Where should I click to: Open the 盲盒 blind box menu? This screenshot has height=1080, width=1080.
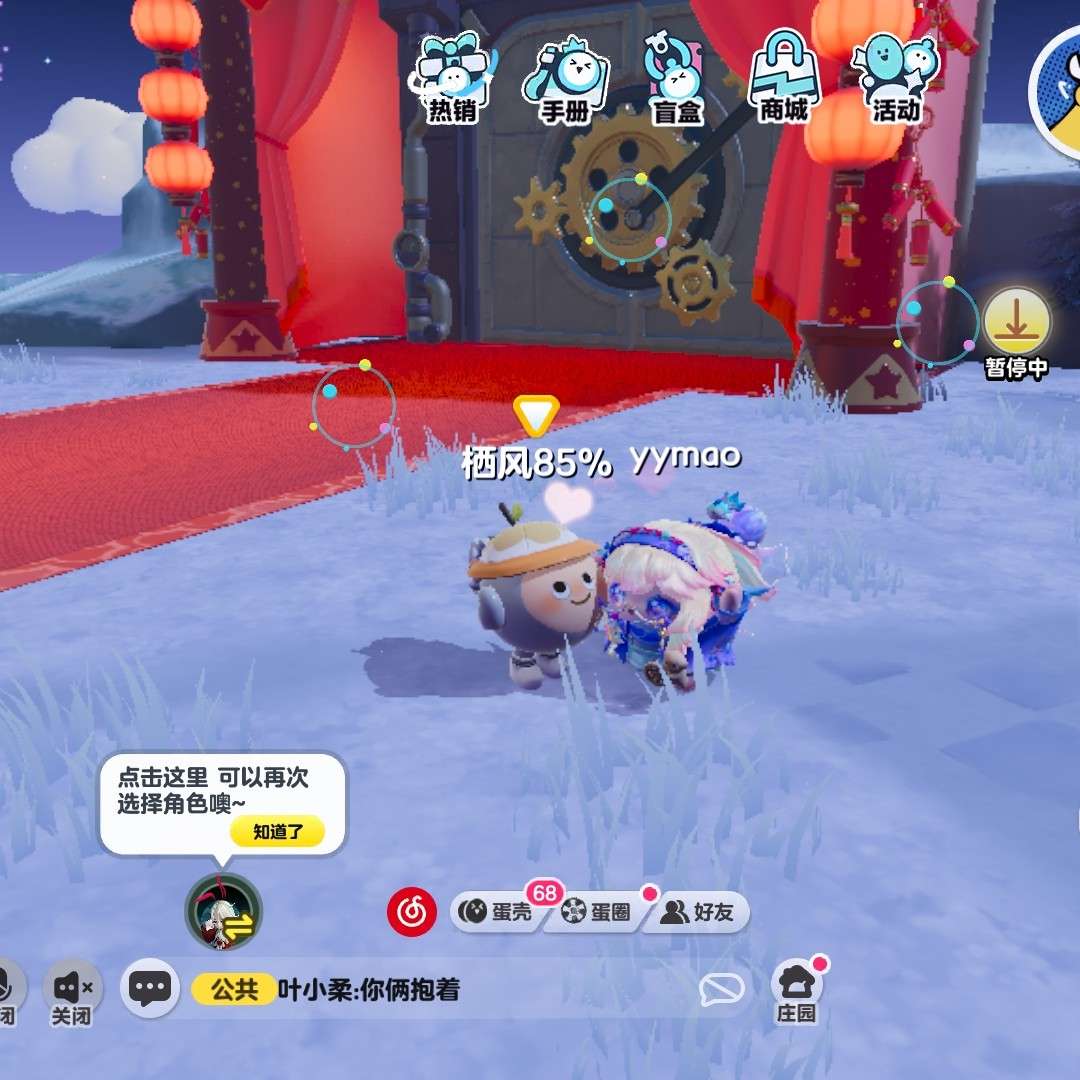click(676, 80)
